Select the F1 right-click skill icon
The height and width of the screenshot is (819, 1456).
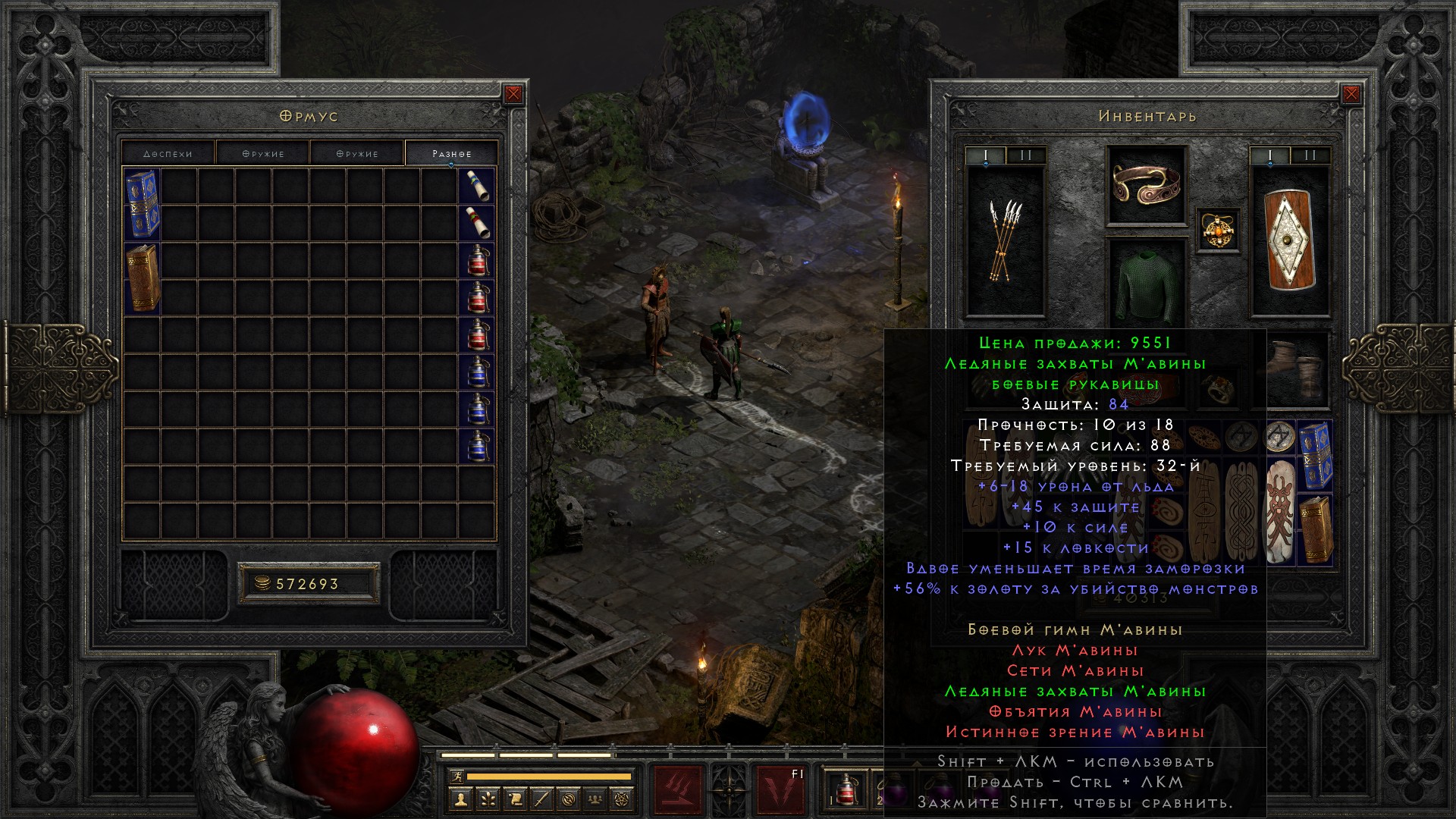pos(781,790)
